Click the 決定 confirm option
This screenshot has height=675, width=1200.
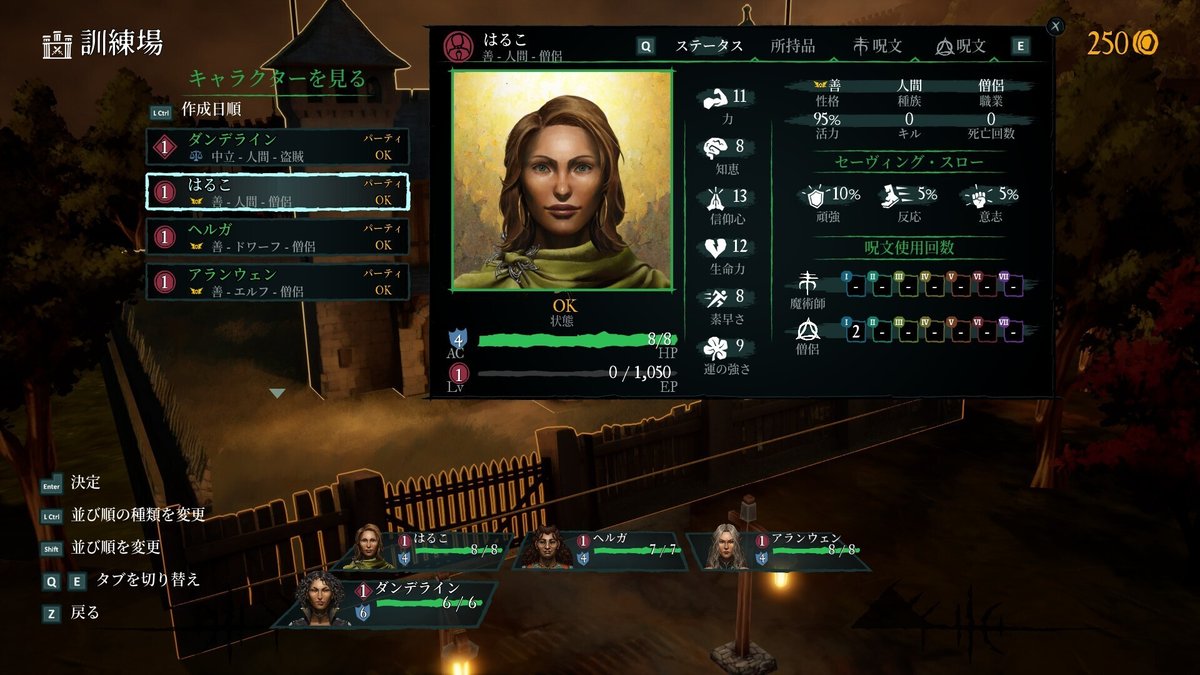85,483
